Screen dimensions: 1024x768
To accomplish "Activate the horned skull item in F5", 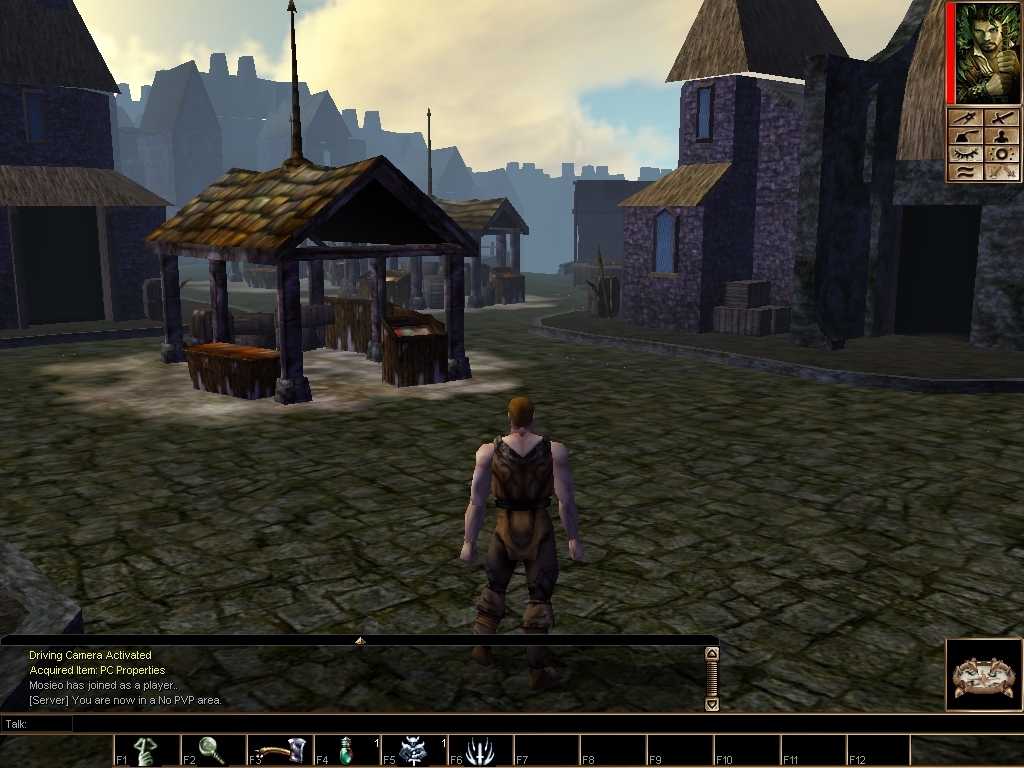I will coord(413,750).
